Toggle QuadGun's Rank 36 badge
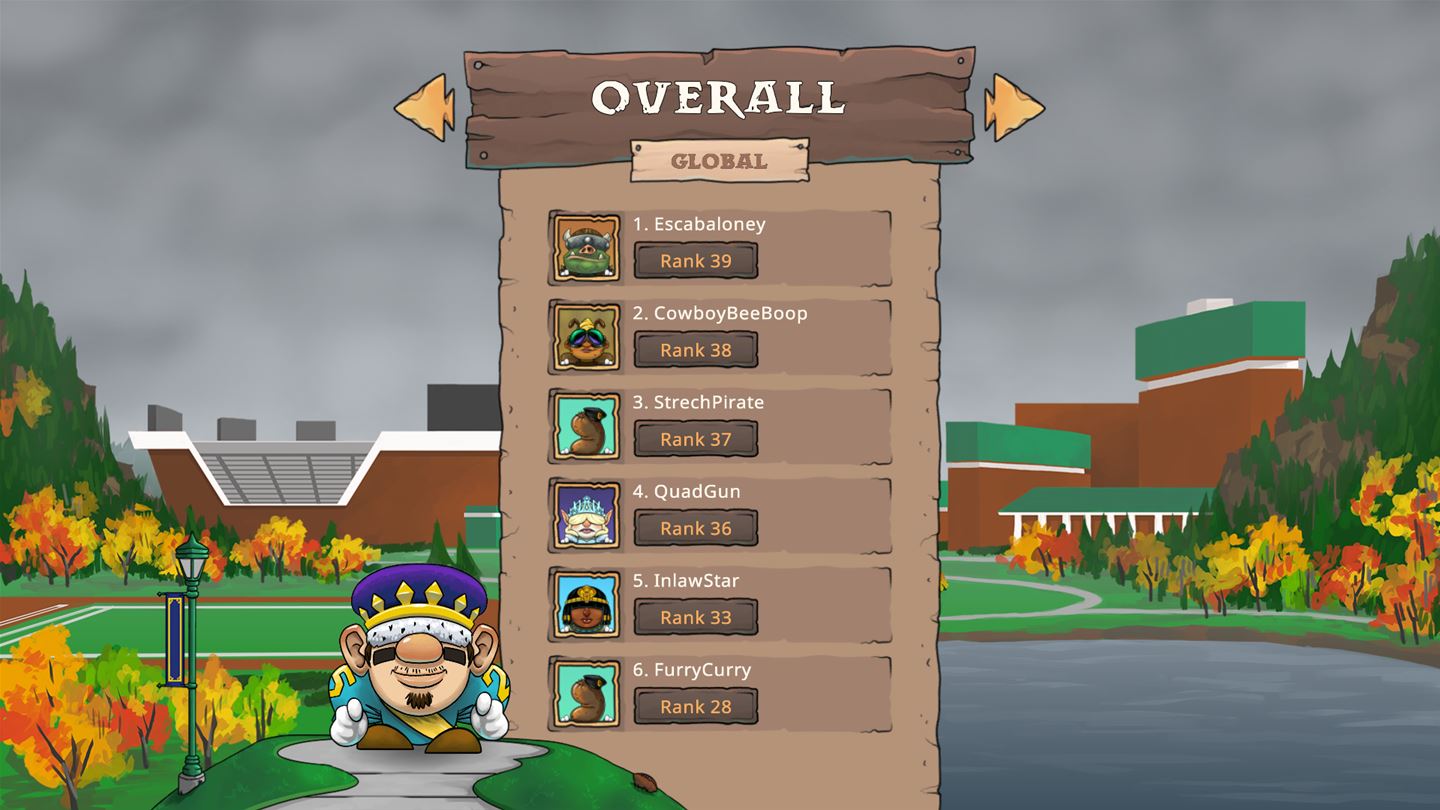 [x=696, y=528]
